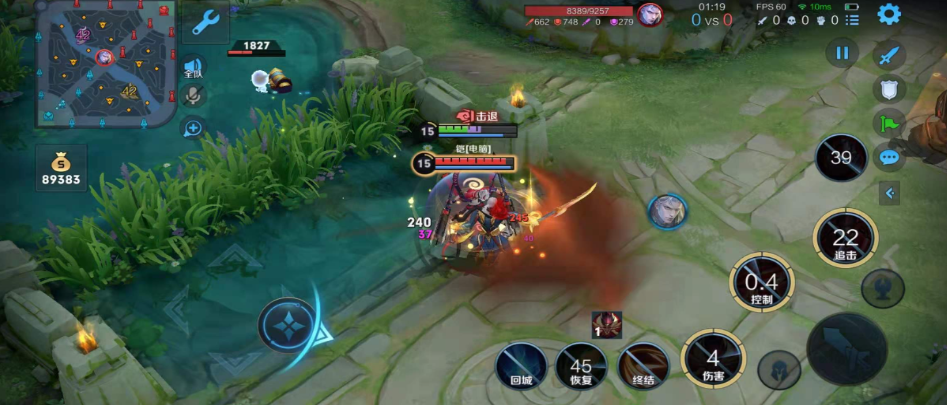Tap the basic attack button
Screen dimensions: 947x405
(846, 348)
